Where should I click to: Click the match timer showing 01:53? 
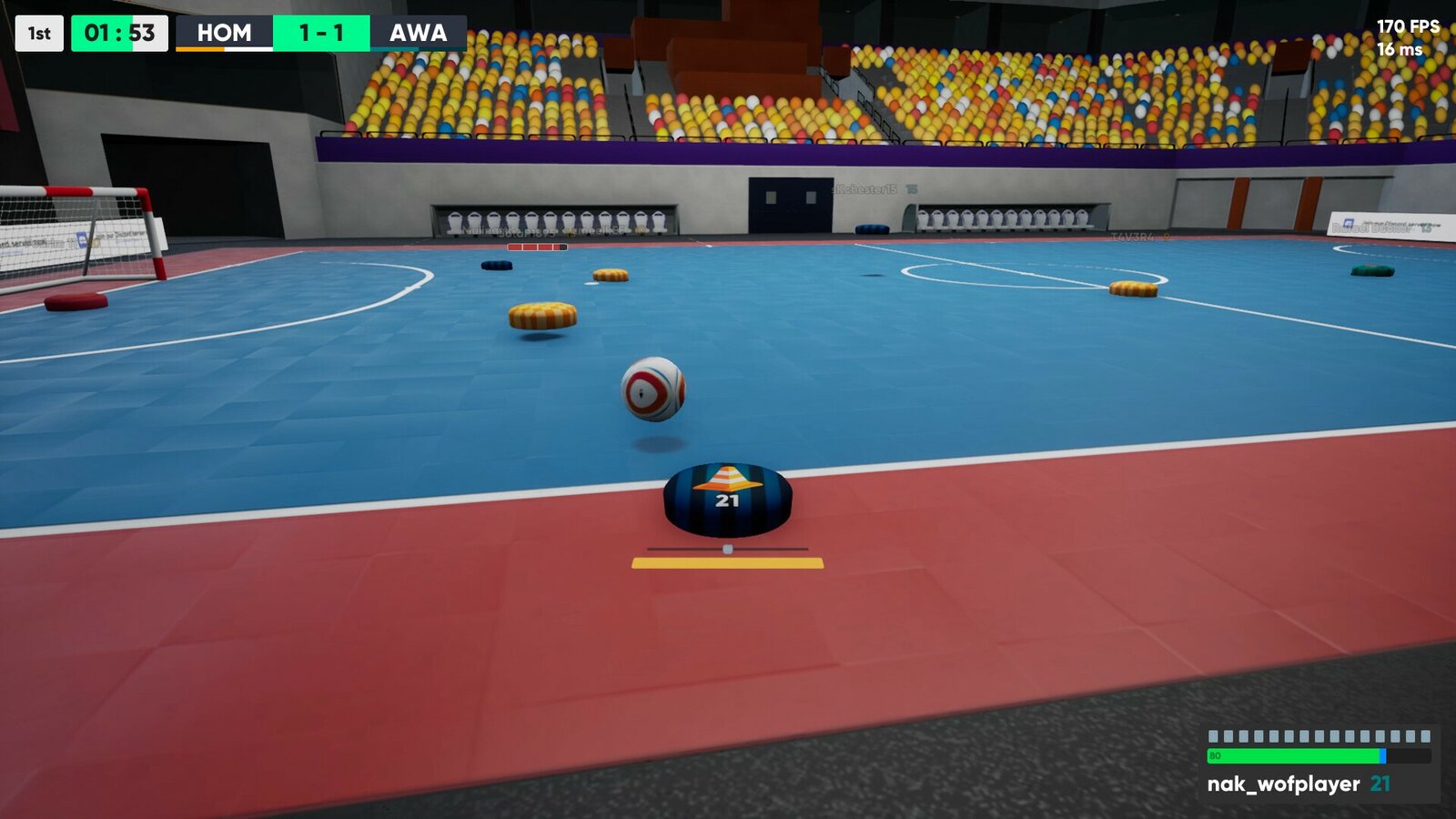pos(119,33)
